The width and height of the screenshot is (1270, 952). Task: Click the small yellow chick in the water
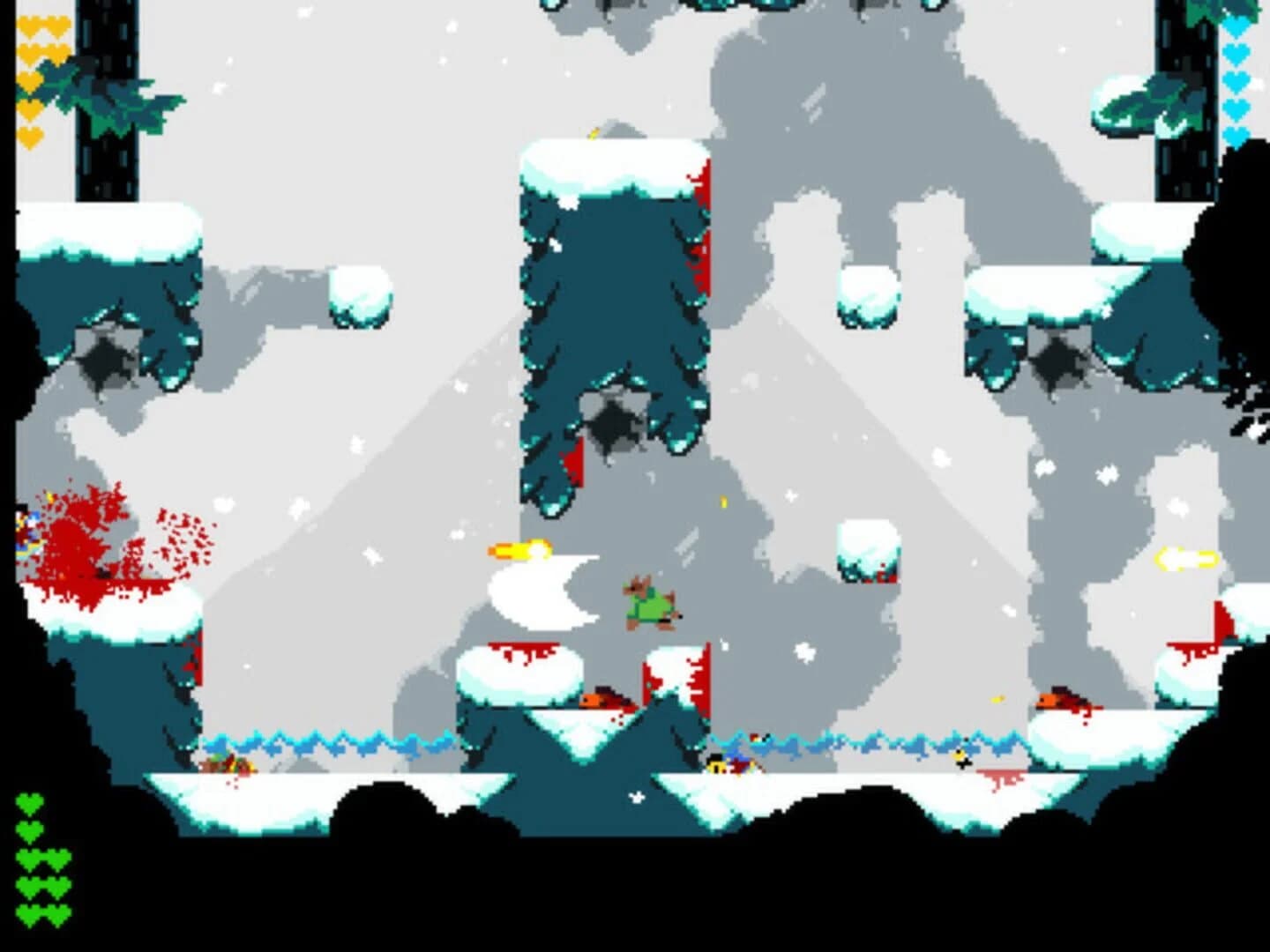click(959, 755)
